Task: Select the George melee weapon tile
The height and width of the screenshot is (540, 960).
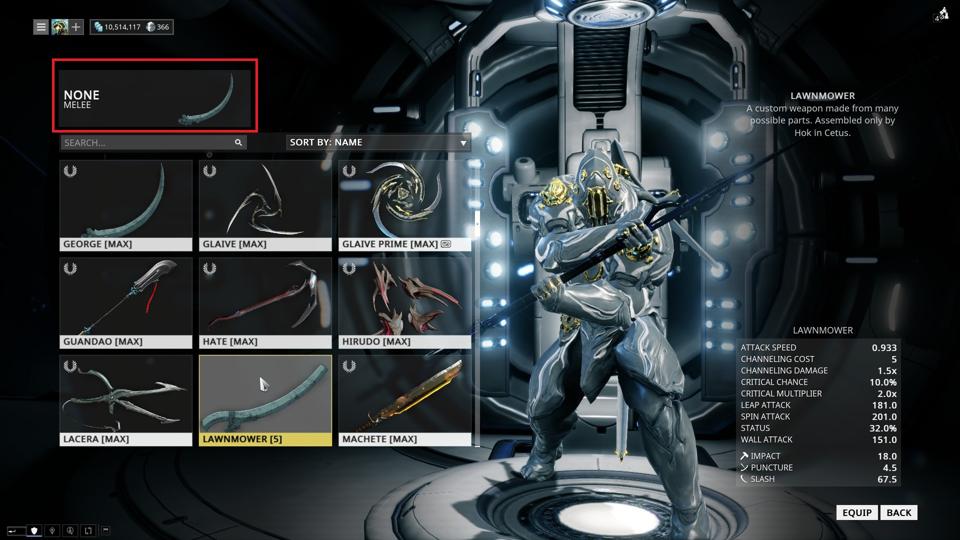Action: click(126, 204)
